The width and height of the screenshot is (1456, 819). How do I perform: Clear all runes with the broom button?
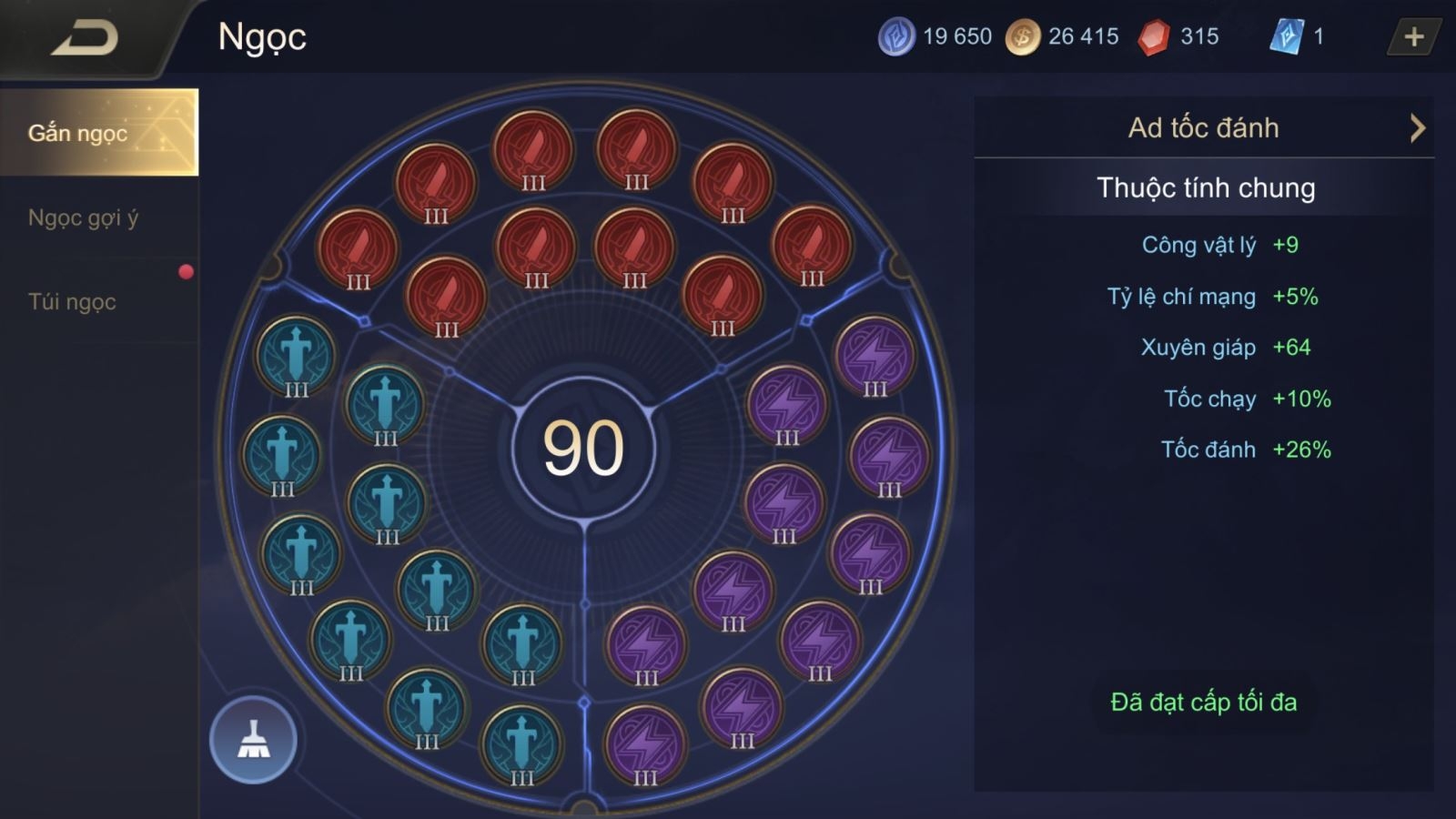point(253,740)
